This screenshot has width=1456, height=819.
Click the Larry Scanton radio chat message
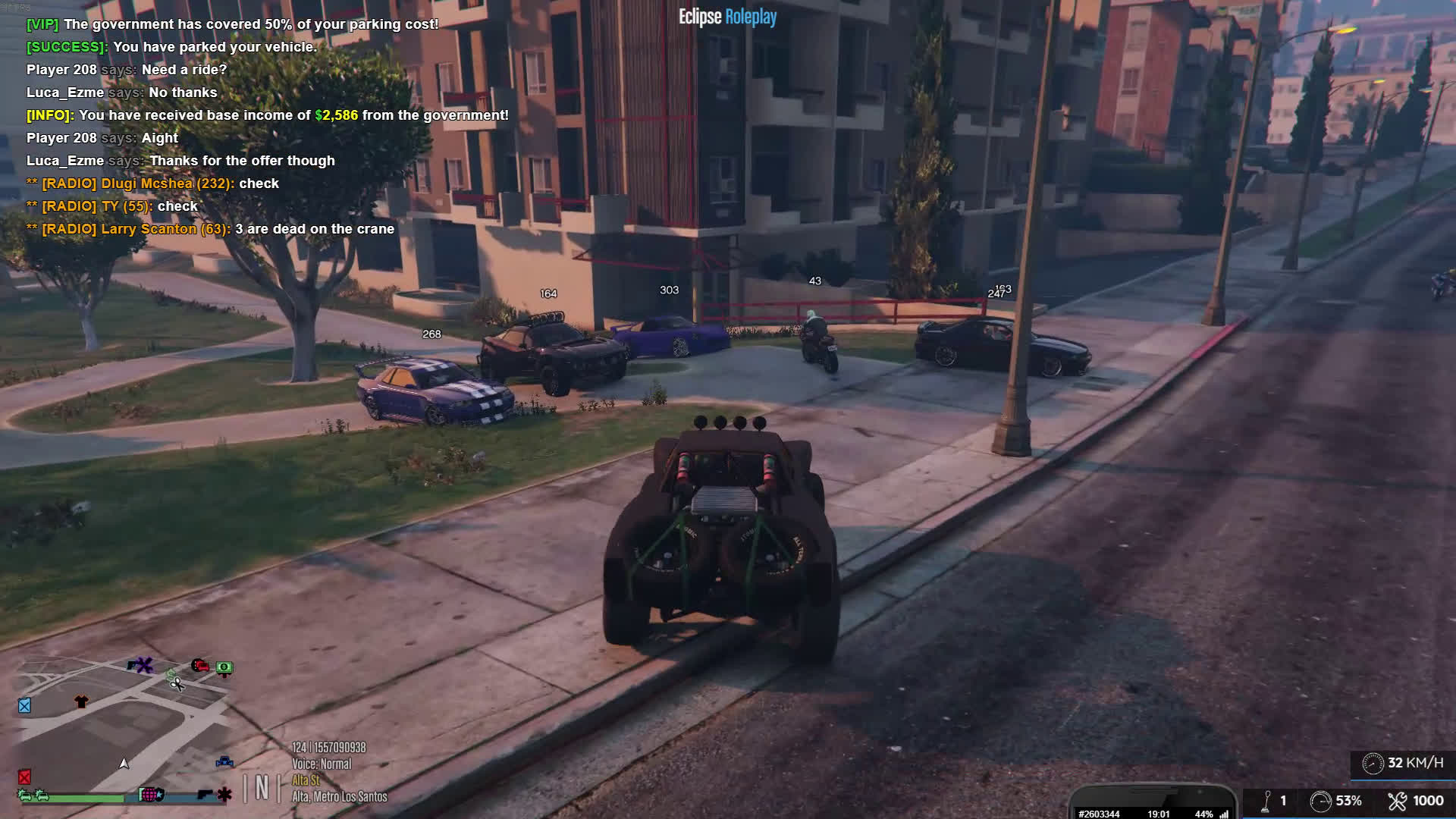211,229
